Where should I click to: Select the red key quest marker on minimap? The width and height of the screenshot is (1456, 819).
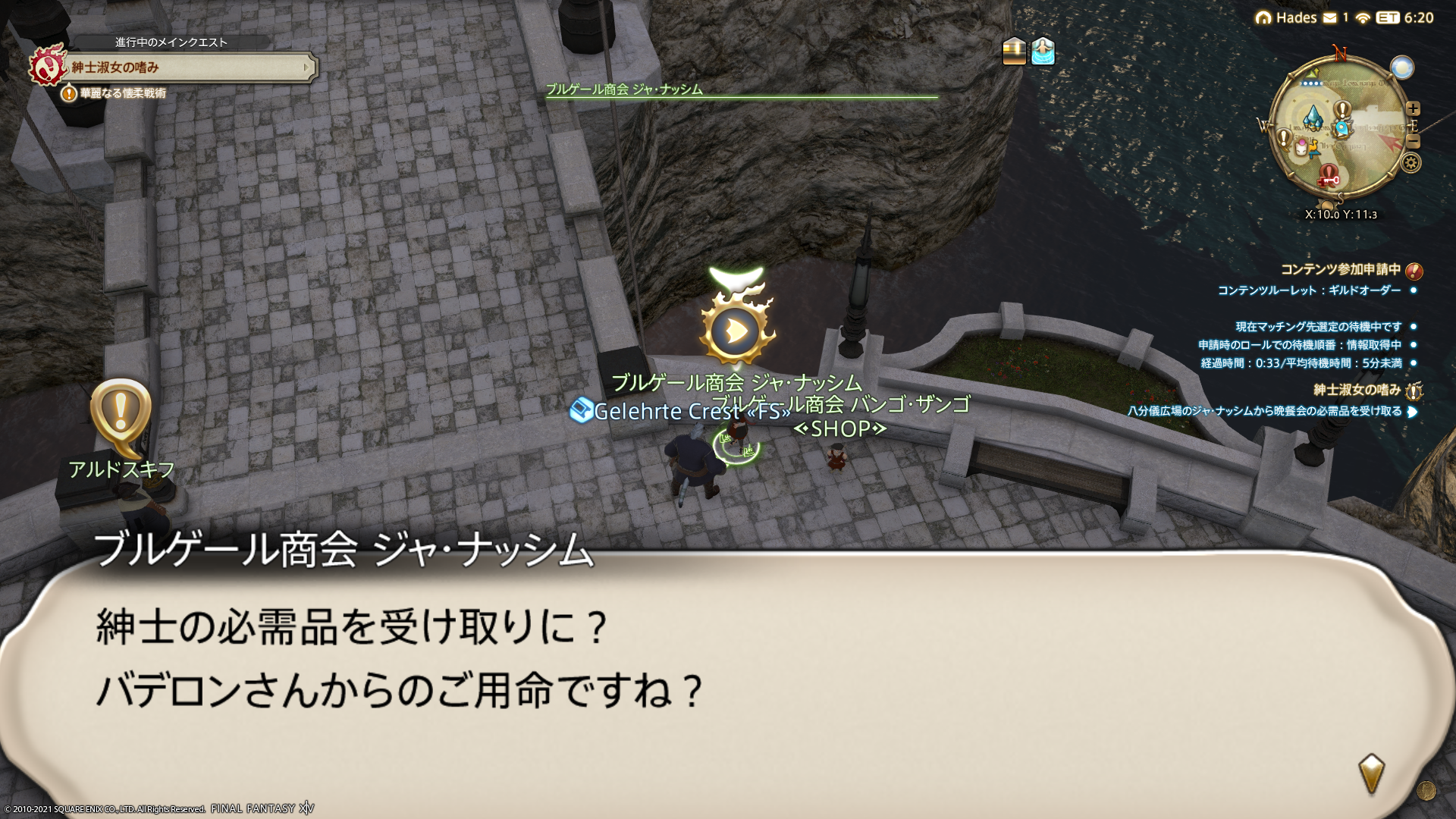1329,177
